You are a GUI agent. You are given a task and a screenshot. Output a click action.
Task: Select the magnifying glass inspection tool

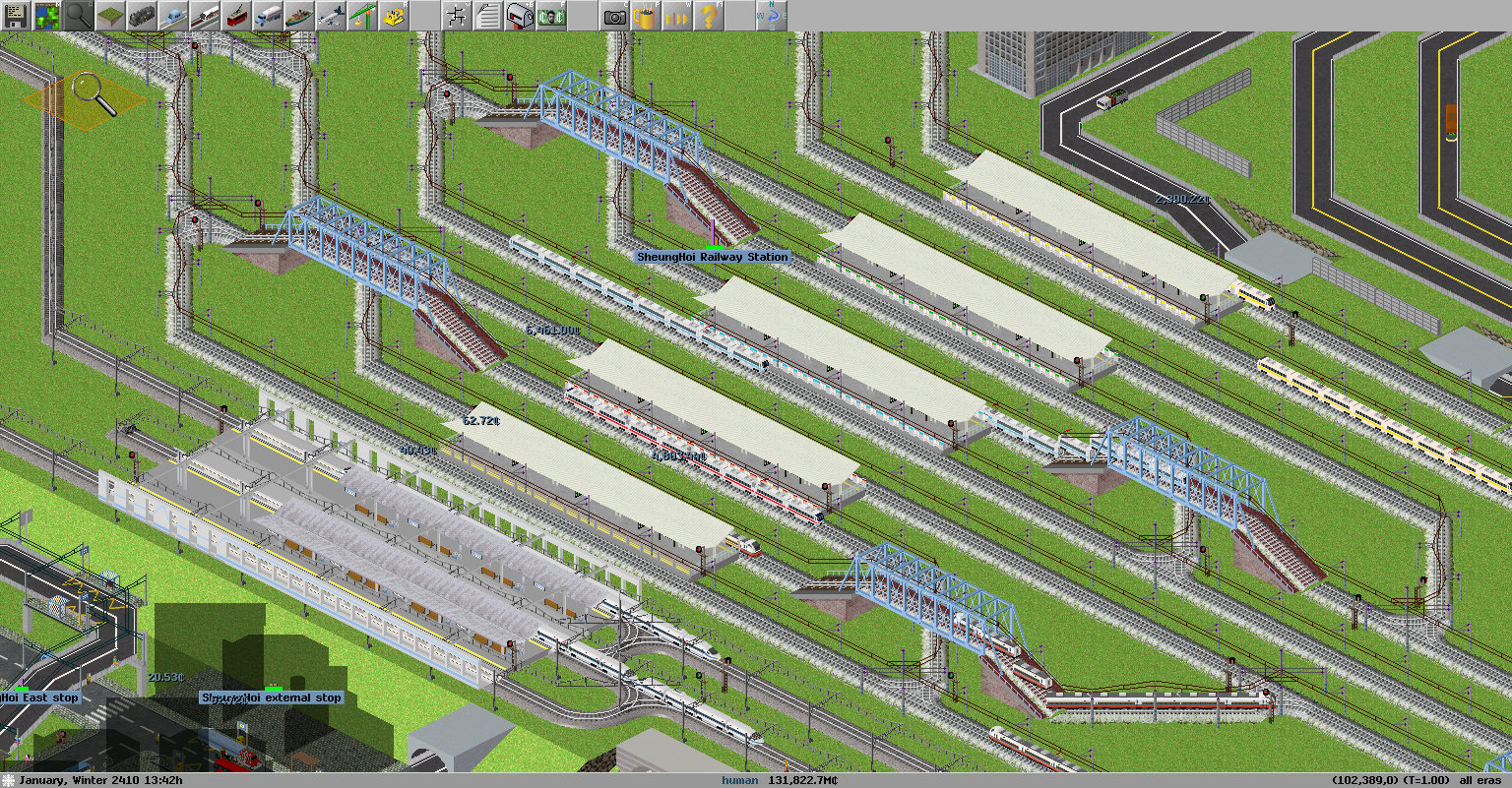point(79,16)
